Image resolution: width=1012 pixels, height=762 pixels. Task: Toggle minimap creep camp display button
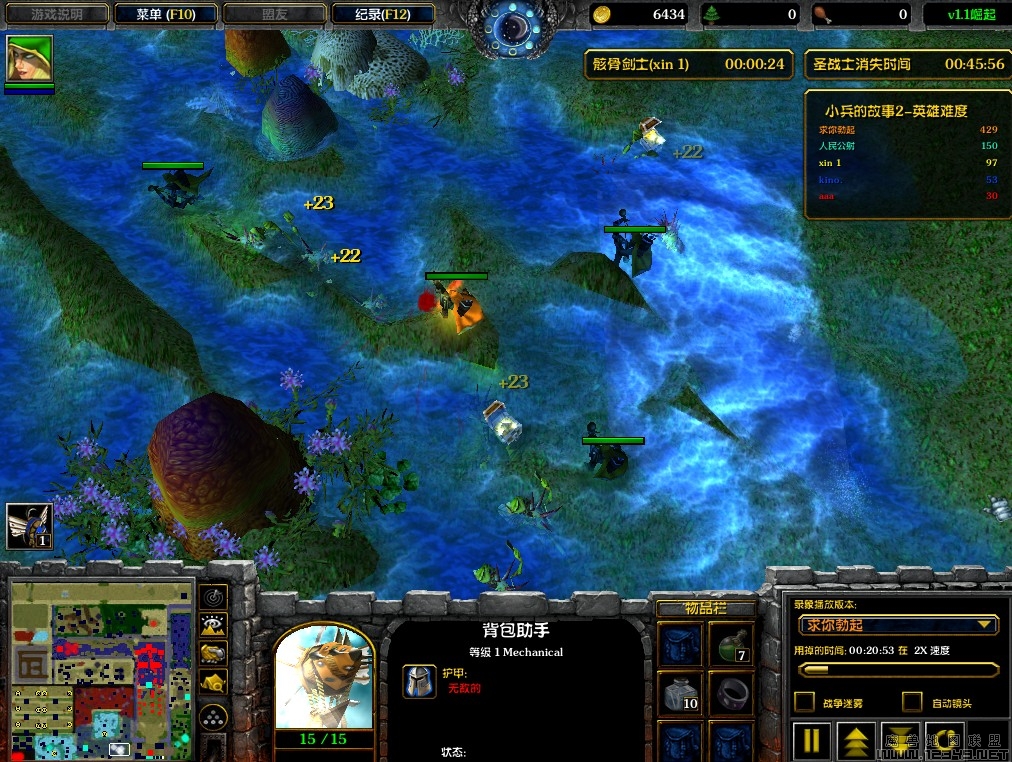point(214,682)
